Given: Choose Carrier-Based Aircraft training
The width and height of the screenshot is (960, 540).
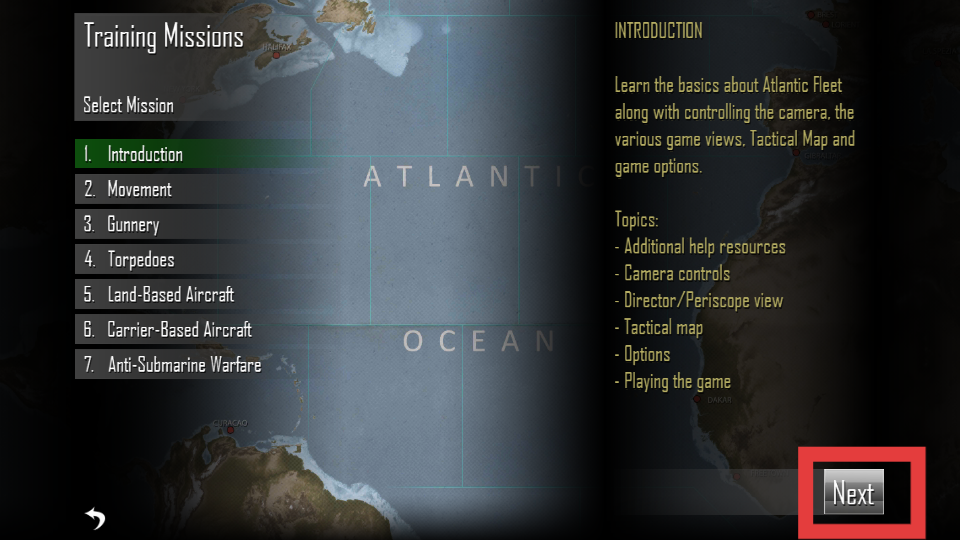Looking at the screenshot, I should pyautogui.click(x=180, y=330).
